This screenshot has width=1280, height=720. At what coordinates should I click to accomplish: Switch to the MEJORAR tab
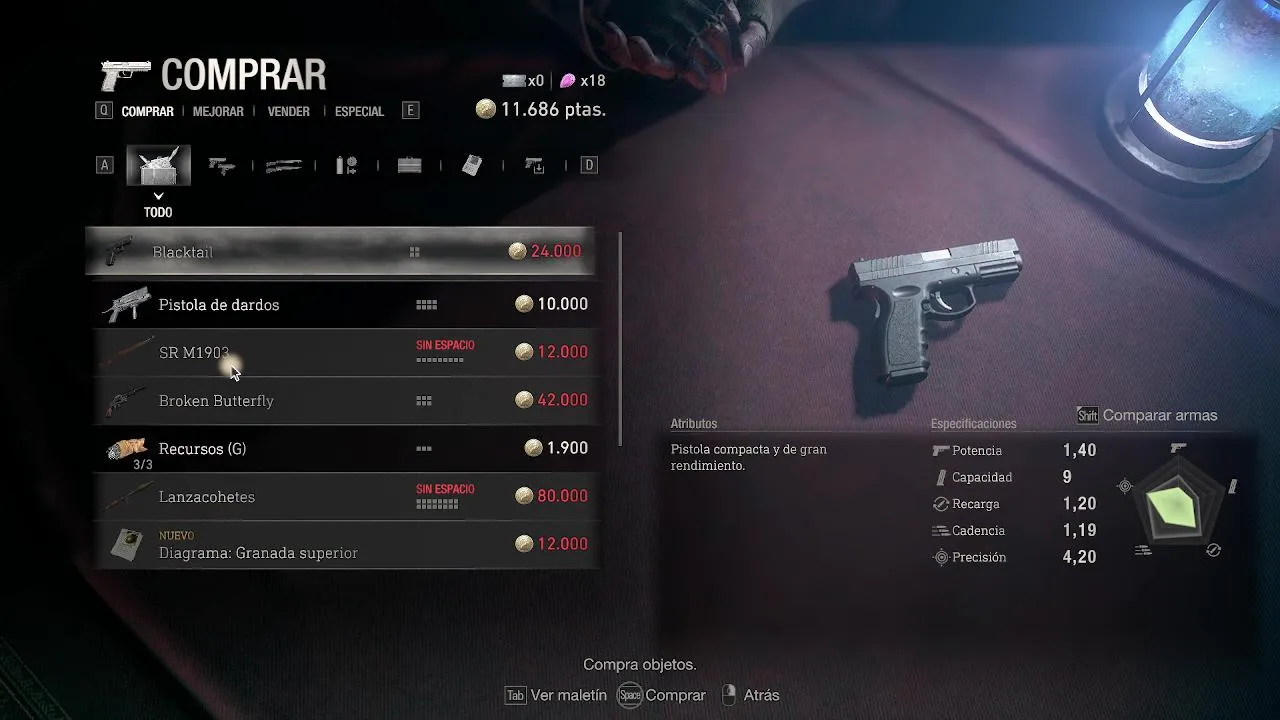(218, 112)
